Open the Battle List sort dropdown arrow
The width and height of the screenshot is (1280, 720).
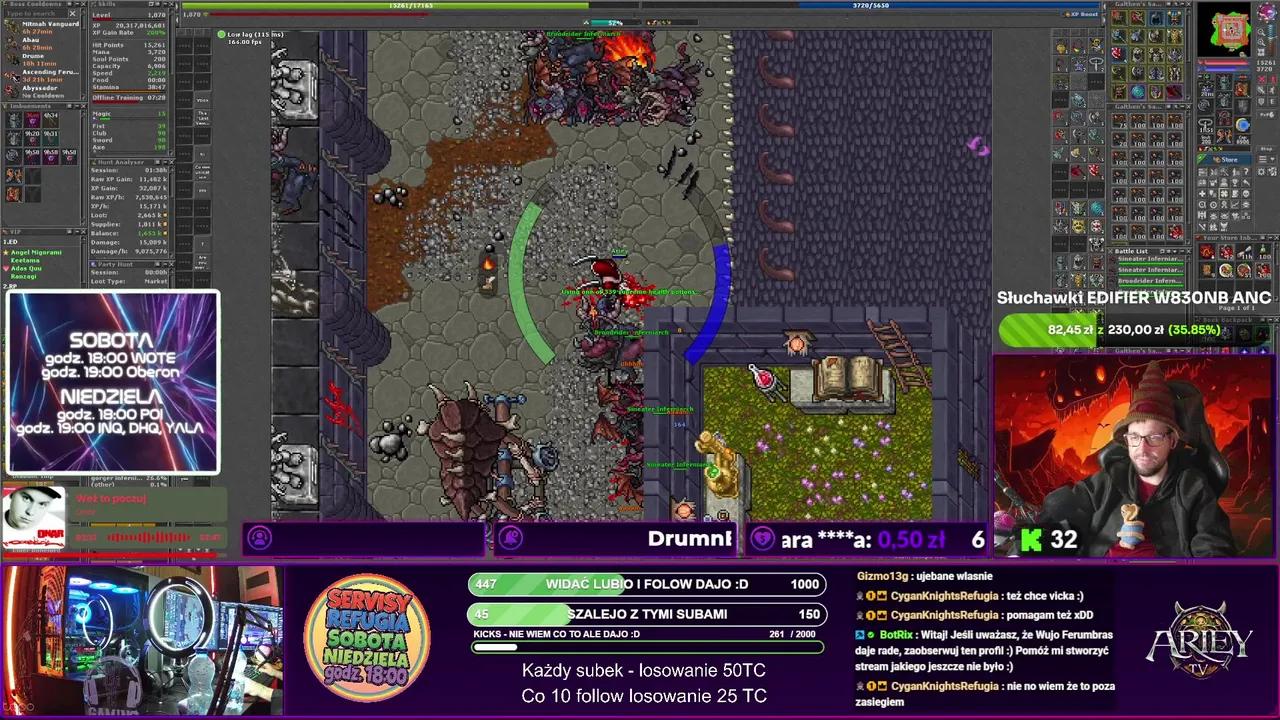(1175, 251)
